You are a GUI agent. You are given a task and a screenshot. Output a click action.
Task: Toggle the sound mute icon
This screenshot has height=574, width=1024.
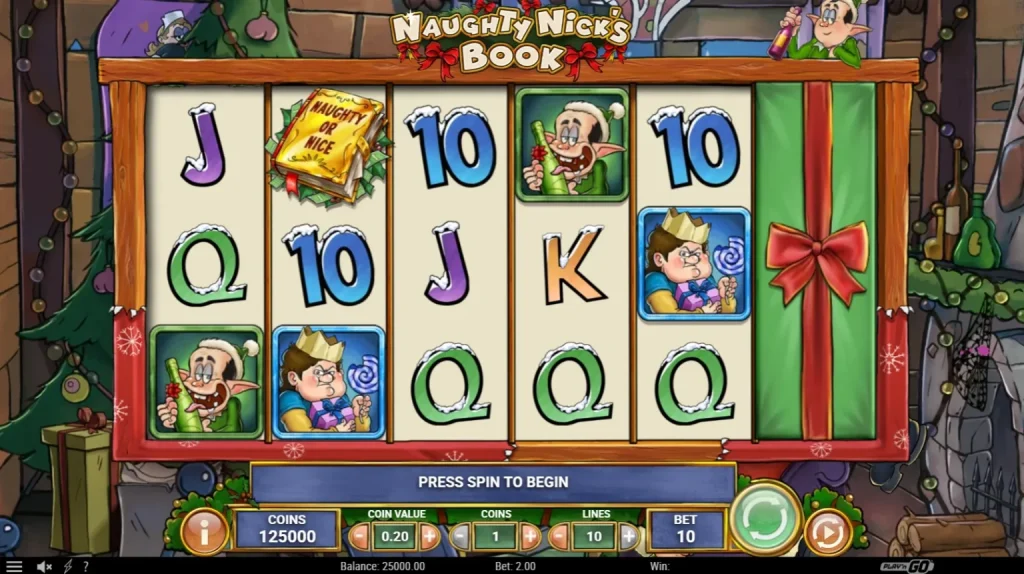pyautogui.click(x=45, y=566)
